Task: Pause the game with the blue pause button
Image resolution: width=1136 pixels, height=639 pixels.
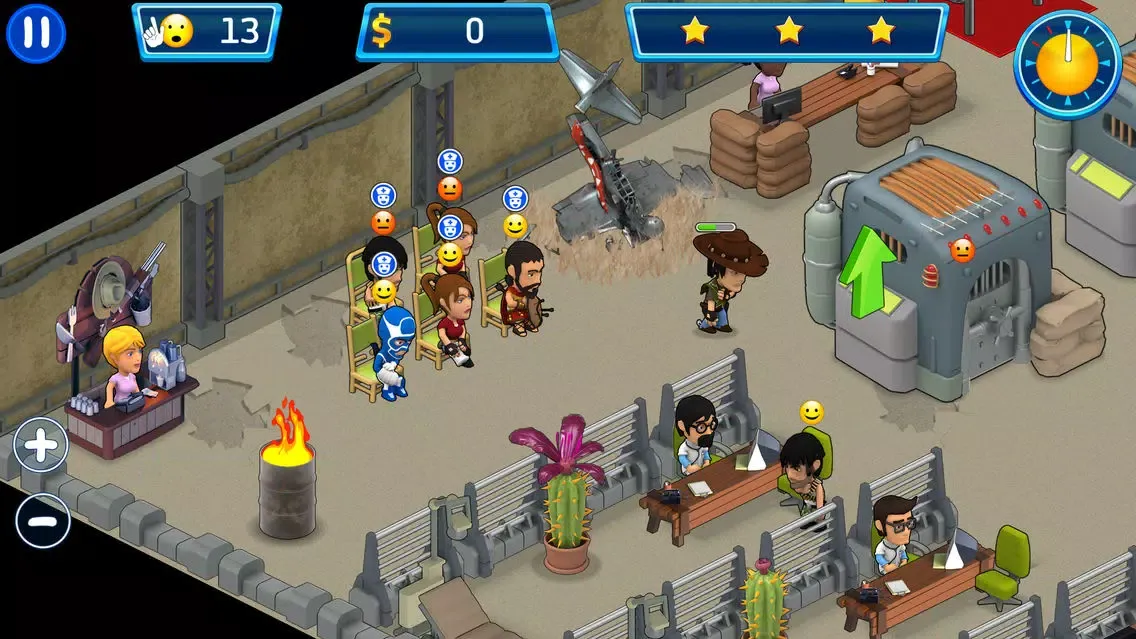Action: [x=36, y=33]
